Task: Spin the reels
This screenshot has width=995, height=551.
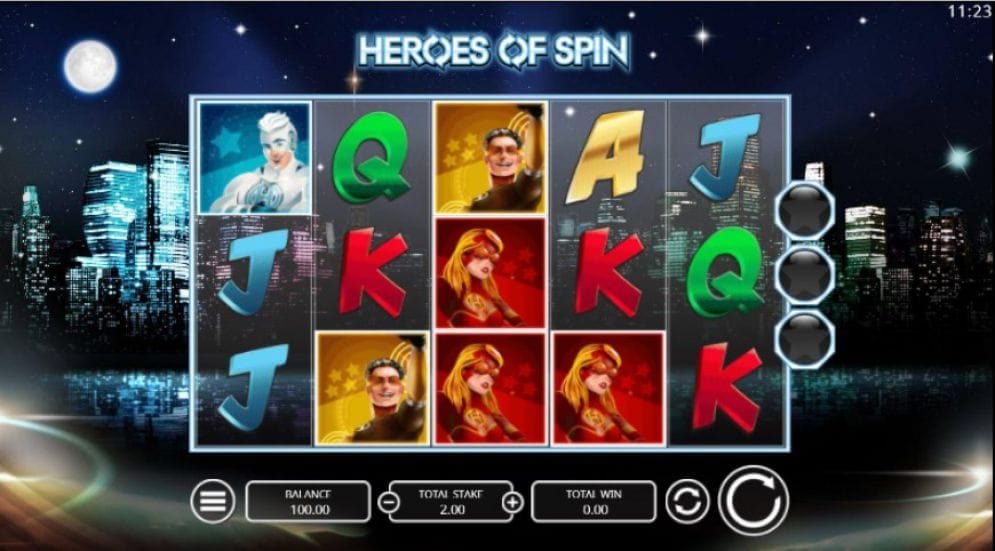Action: [753, 500]
